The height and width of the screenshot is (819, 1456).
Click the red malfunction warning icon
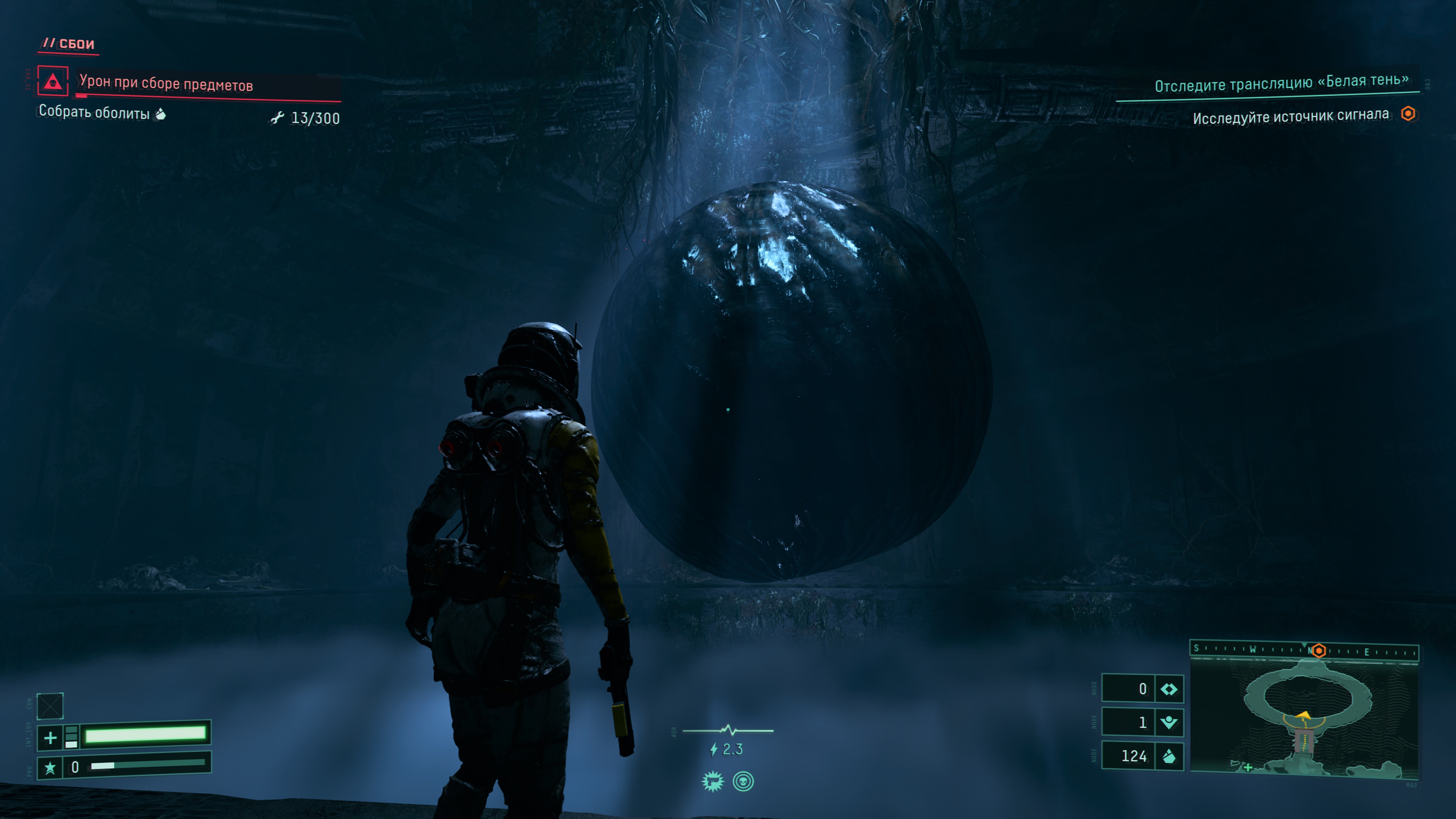[x=53, y=82]
